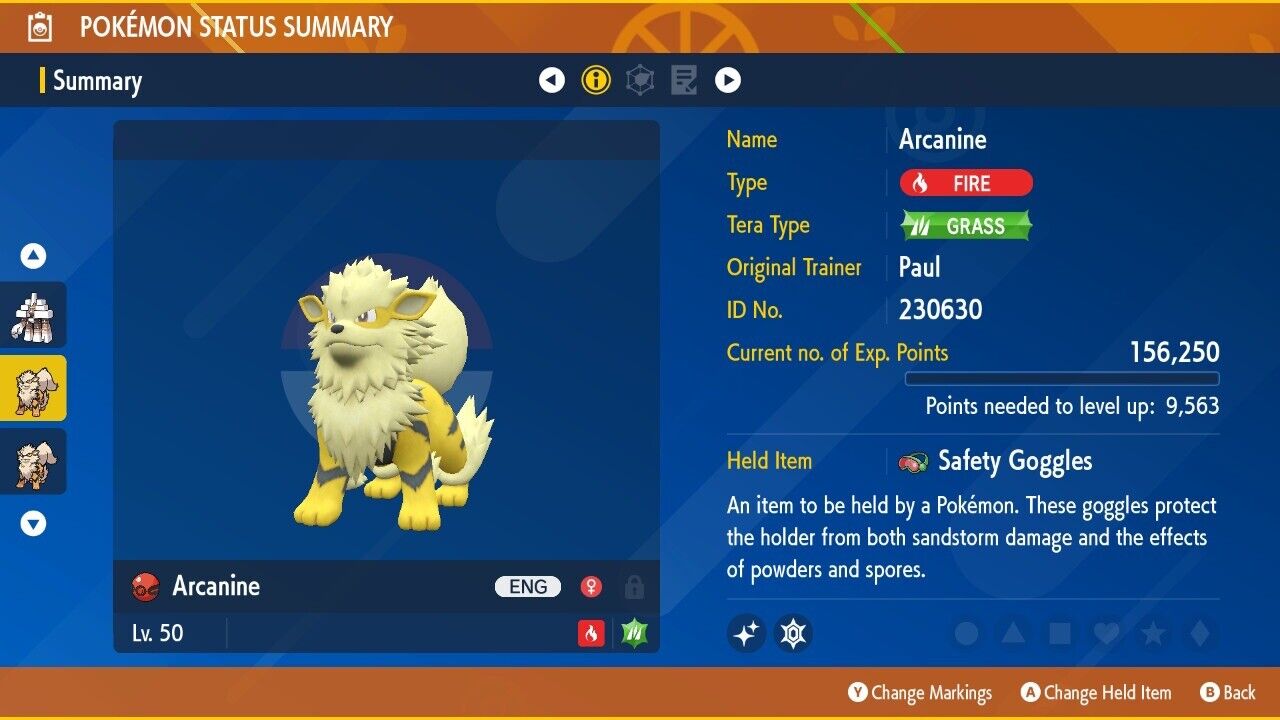Click the padlock icon beside the gender symbol

click(633, 587)
